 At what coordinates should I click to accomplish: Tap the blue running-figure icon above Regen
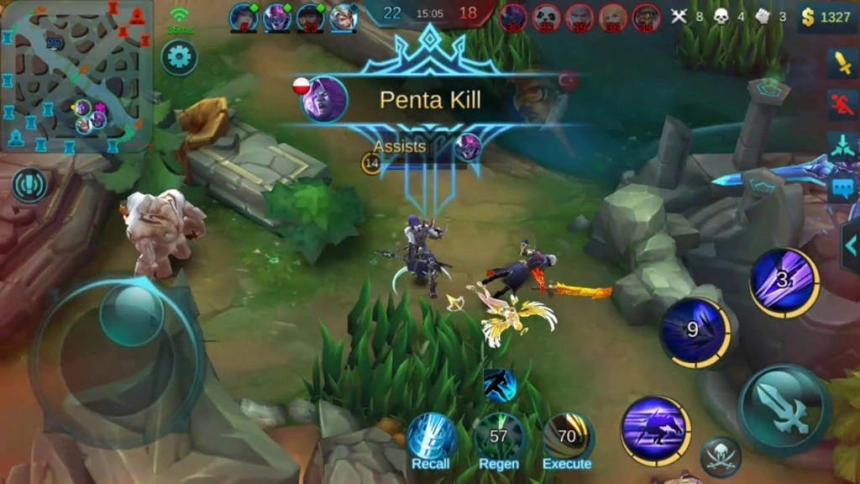coord(499,384)
